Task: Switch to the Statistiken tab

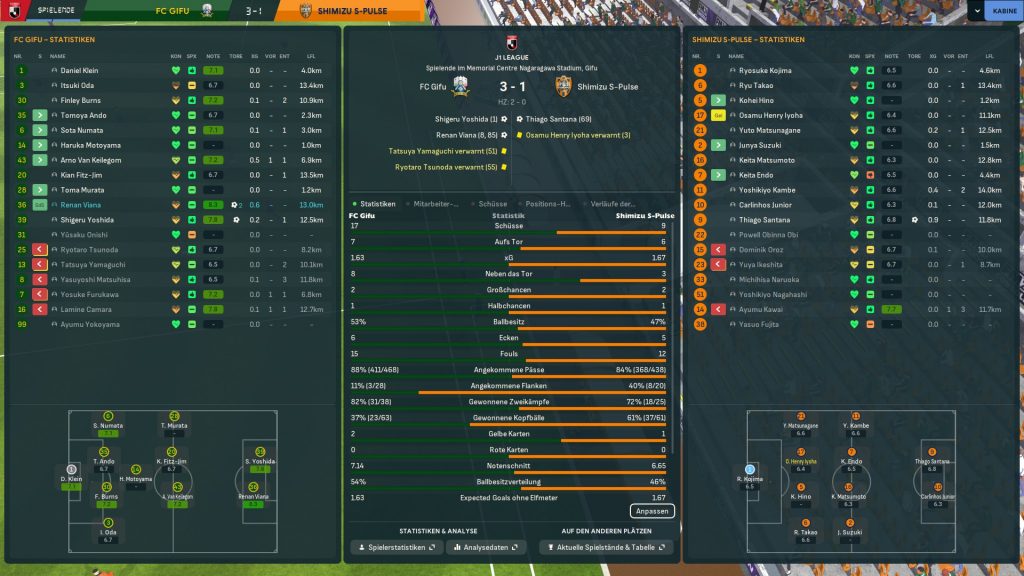Action: point(377,204)
